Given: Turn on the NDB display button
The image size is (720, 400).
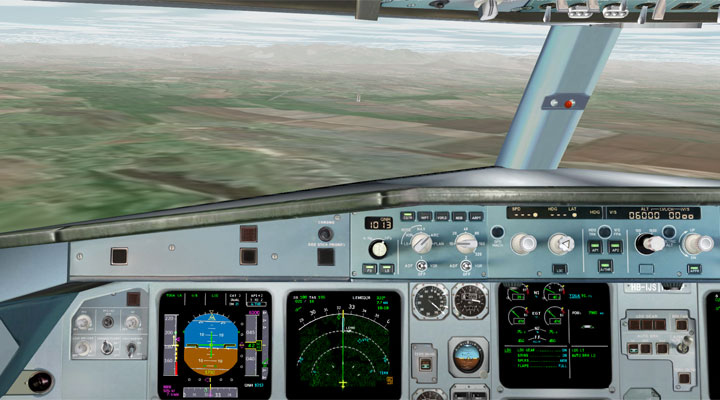Looking at the screenshot, I should tap(459, 216).
